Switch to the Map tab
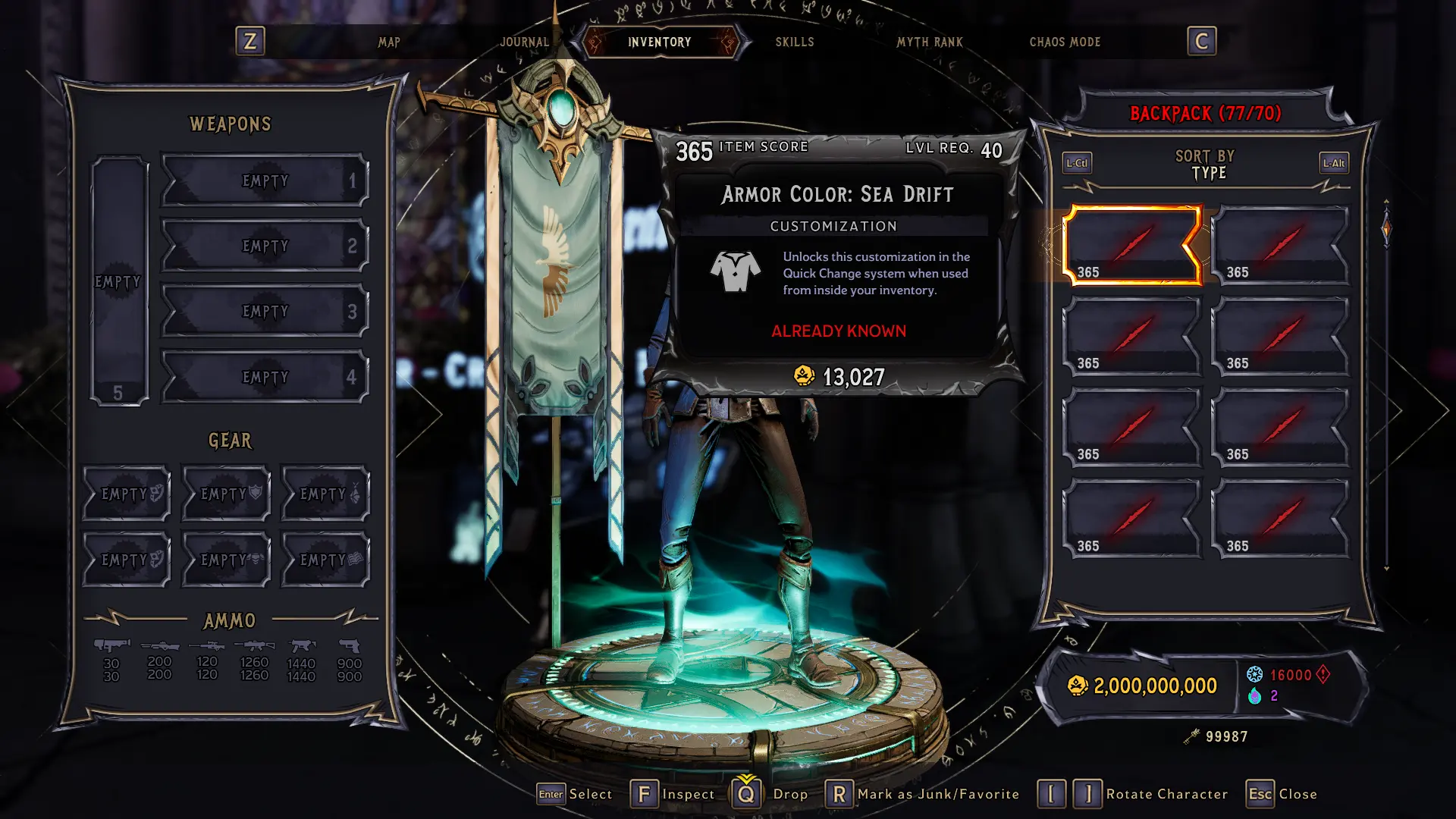1456x819 pixels. click(389, 42)
